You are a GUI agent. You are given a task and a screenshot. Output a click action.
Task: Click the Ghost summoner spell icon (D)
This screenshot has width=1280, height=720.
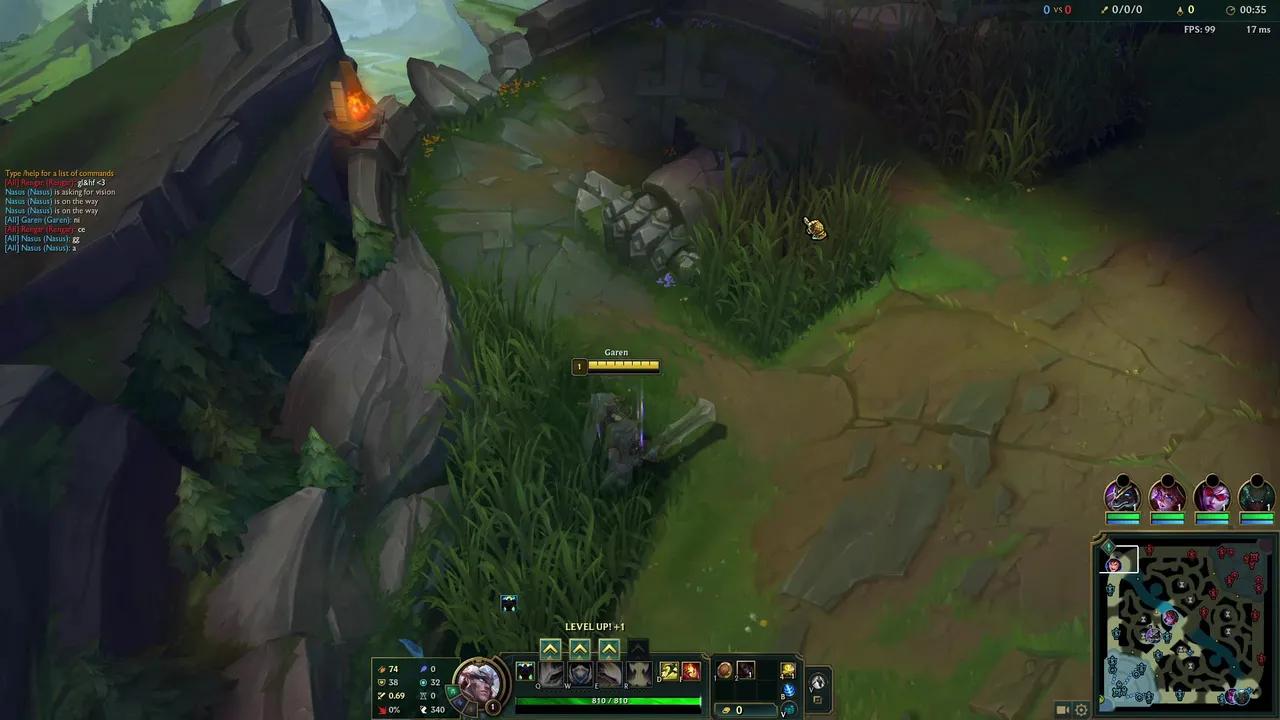[x=668, y=671]
